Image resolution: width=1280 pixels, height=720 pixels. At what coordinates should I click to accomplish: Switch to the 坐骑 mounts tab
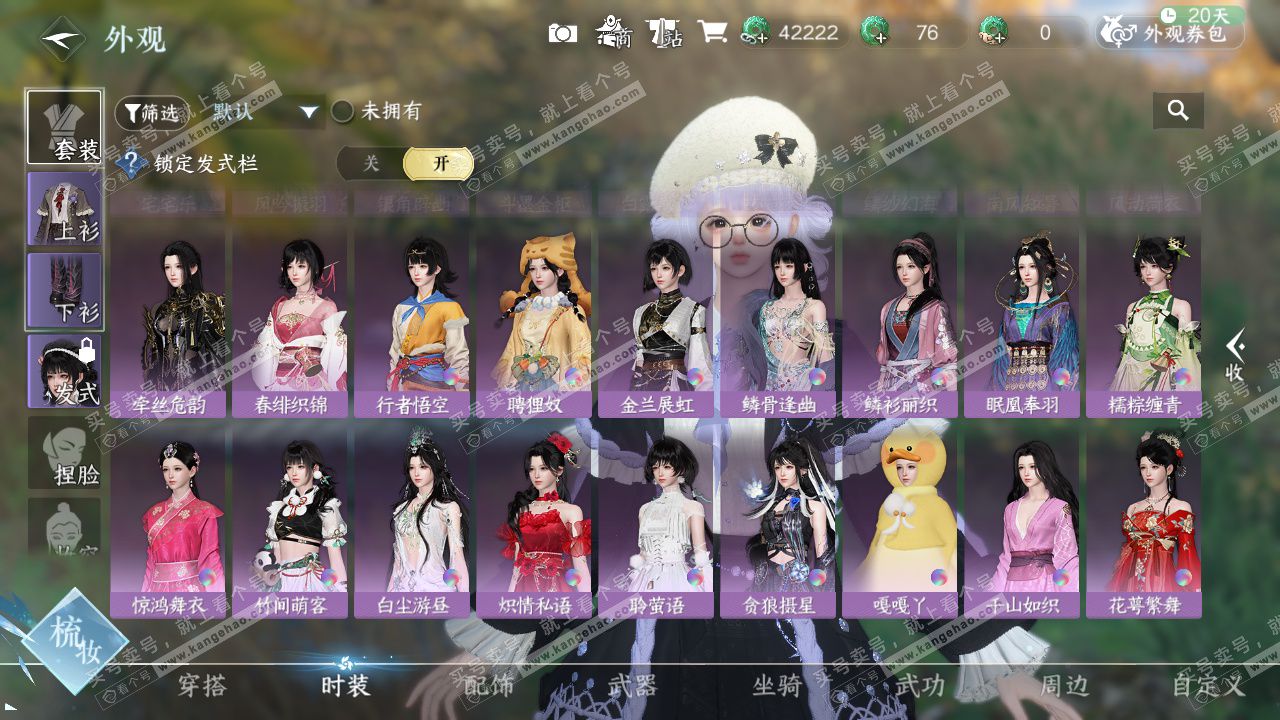tap(777, 685)
